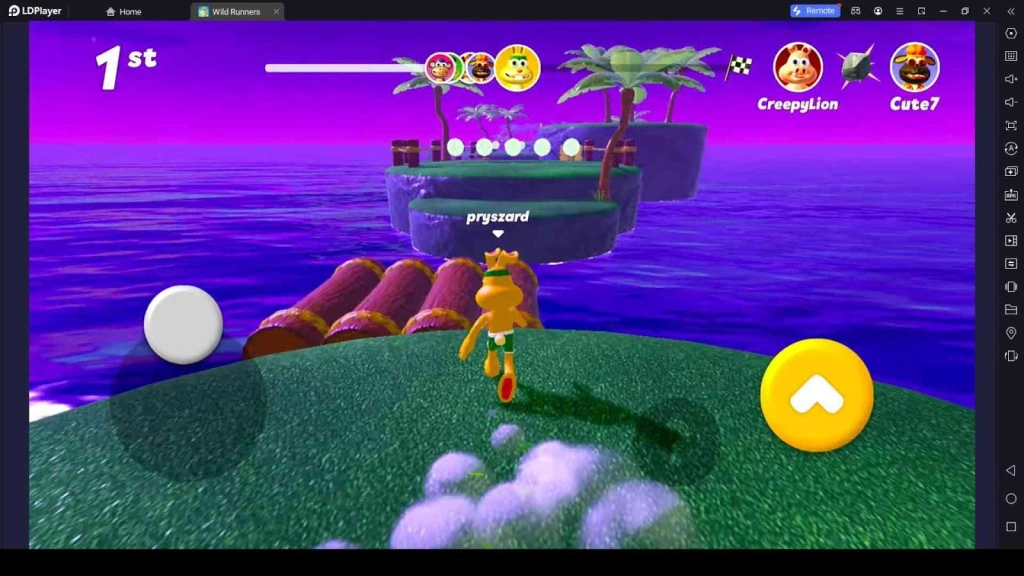Select the CreepyLion player avatar
1024x576 pixels.
pos(797,68)
